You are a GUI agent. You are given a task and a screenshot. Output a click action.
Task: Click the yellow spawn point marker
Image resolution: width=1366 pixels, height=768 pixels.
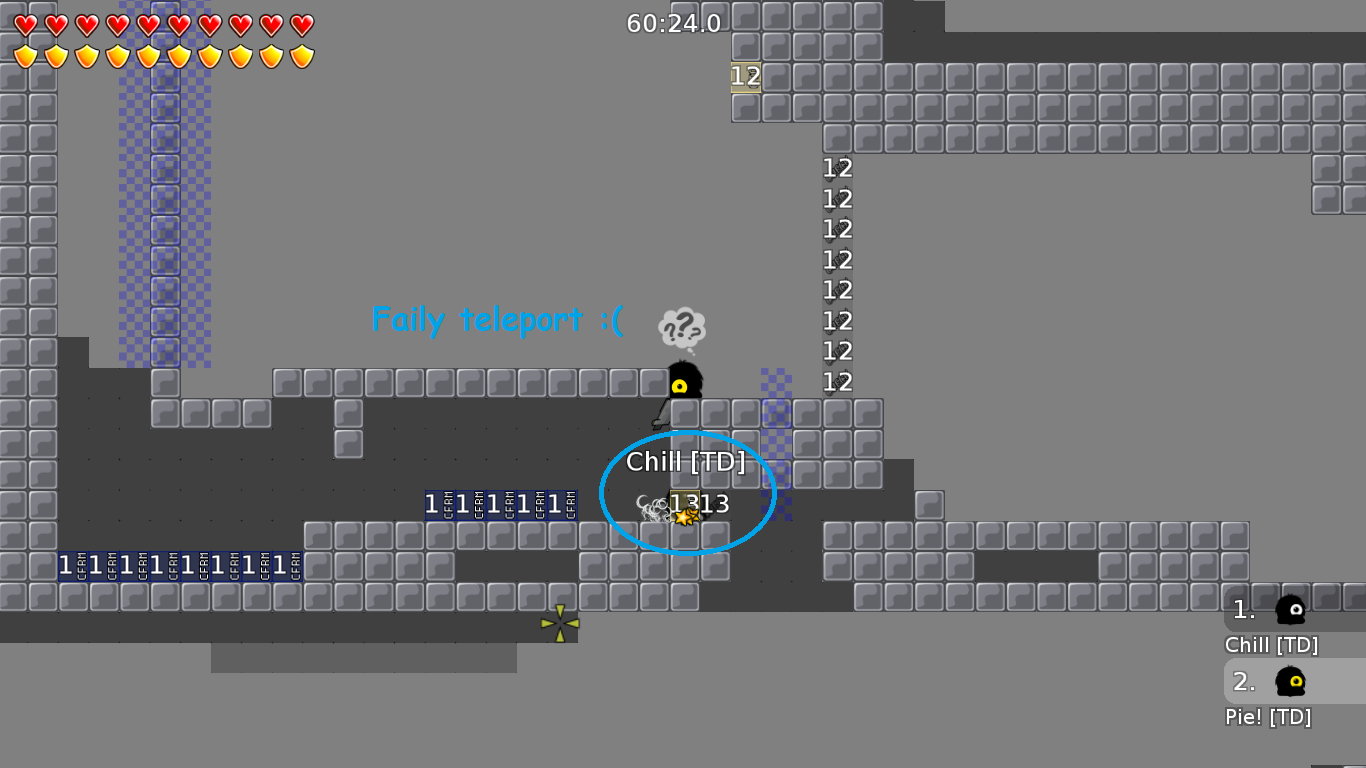click(x=558, y=622)
